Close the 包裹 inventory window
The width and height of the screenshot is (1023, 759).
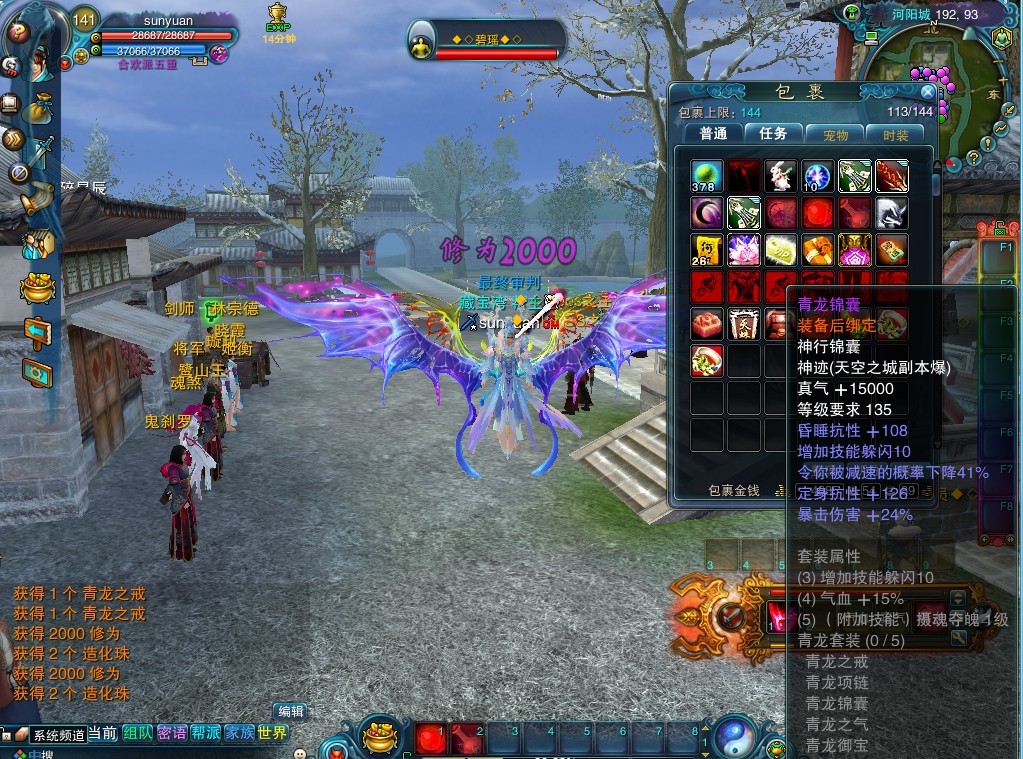pos(927,92)
